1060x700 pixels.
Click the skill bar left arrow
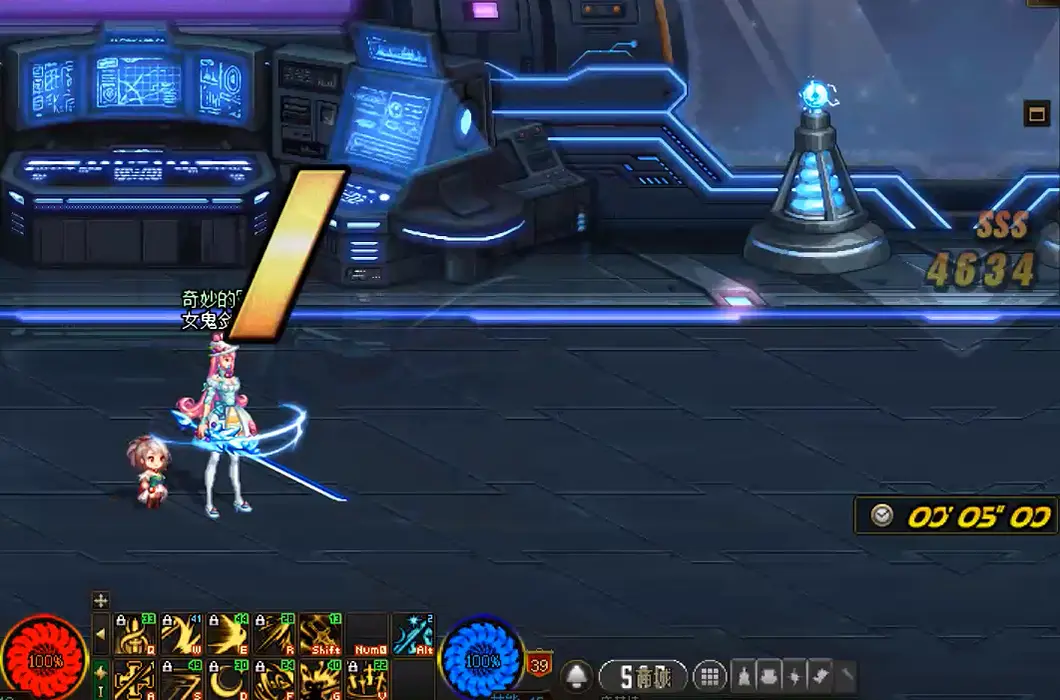(x=100, y=634)
